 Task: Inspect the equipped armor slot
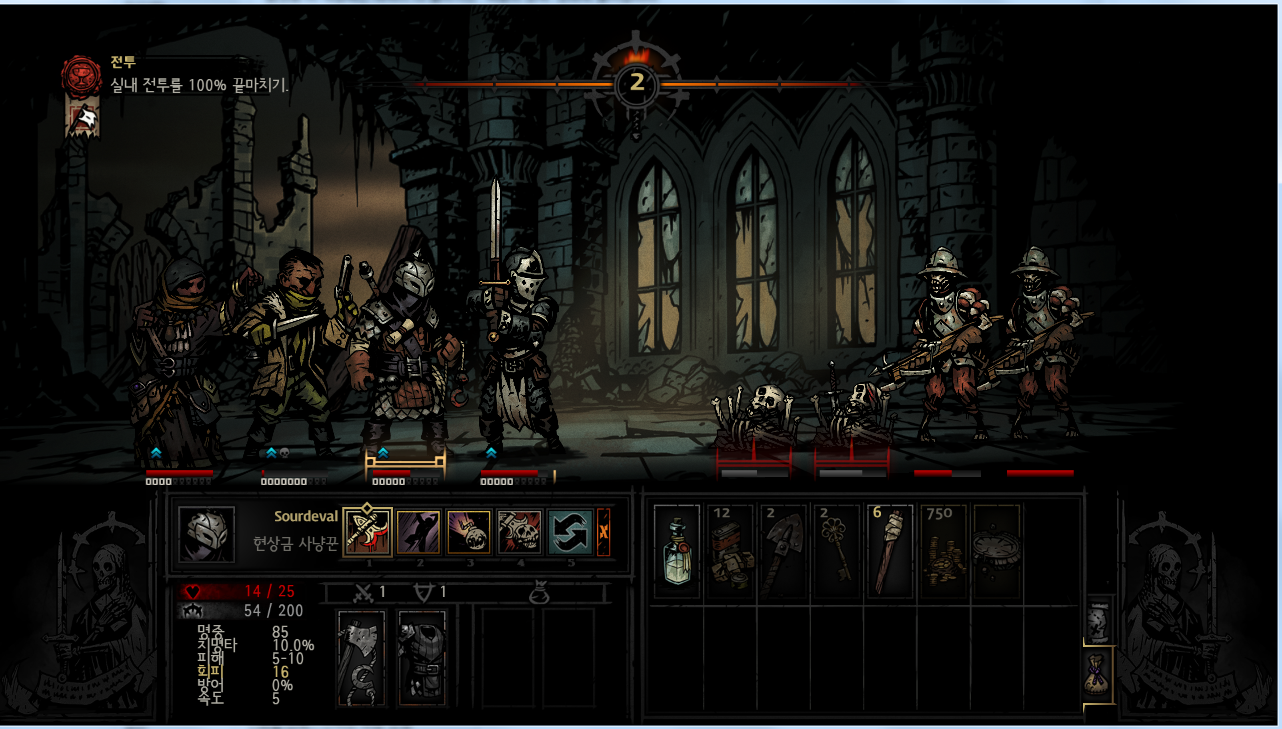tap(421, 657)
